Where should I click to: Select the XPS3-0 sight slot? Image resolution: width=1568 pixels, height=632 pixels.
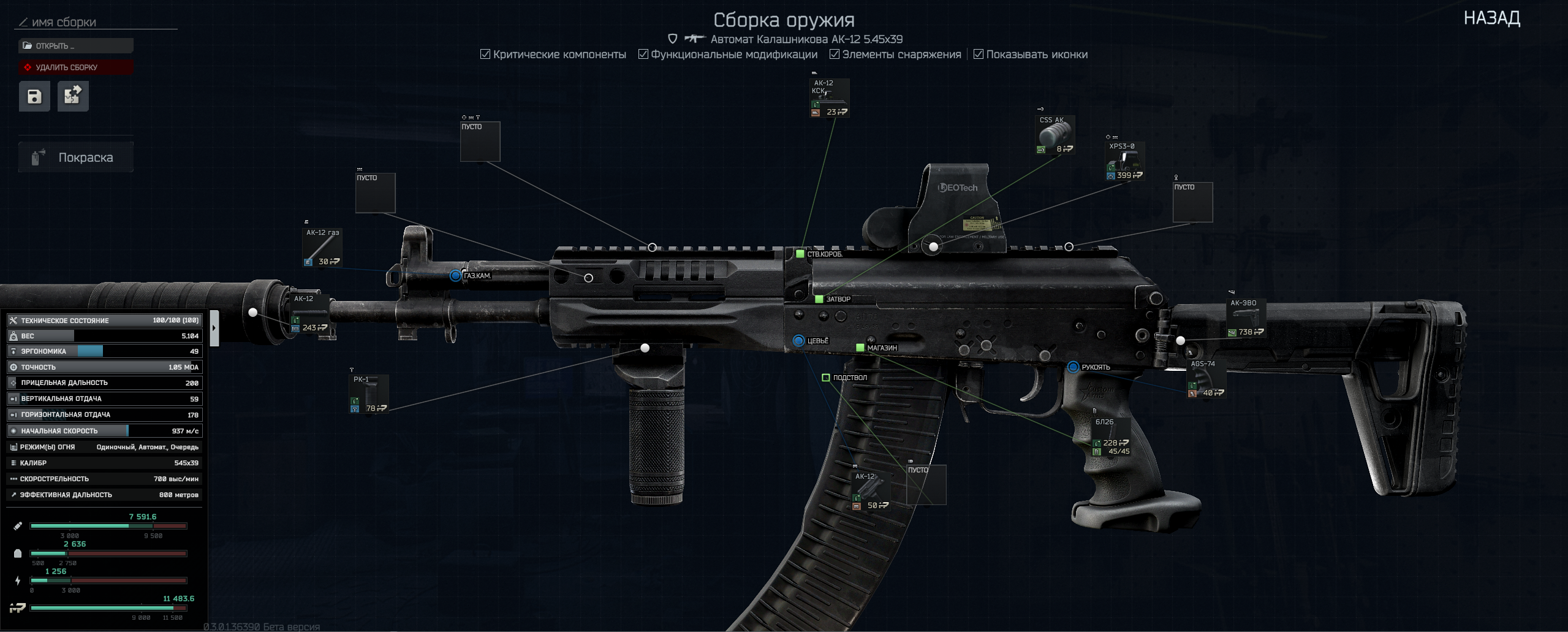point(1125,162)
